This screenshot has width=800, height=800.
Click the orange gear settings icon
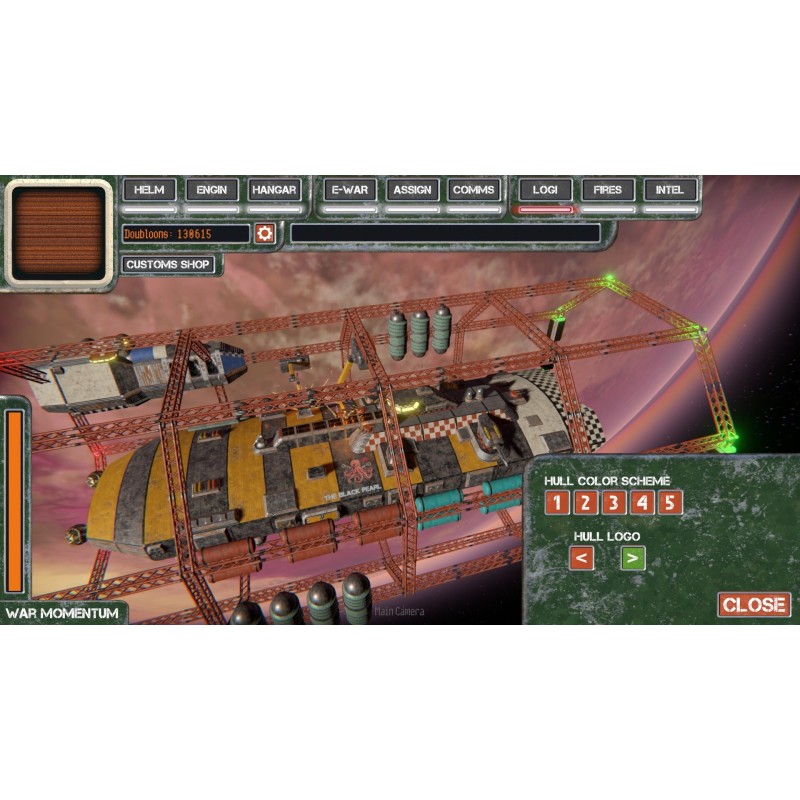click(x=265, y=233)
